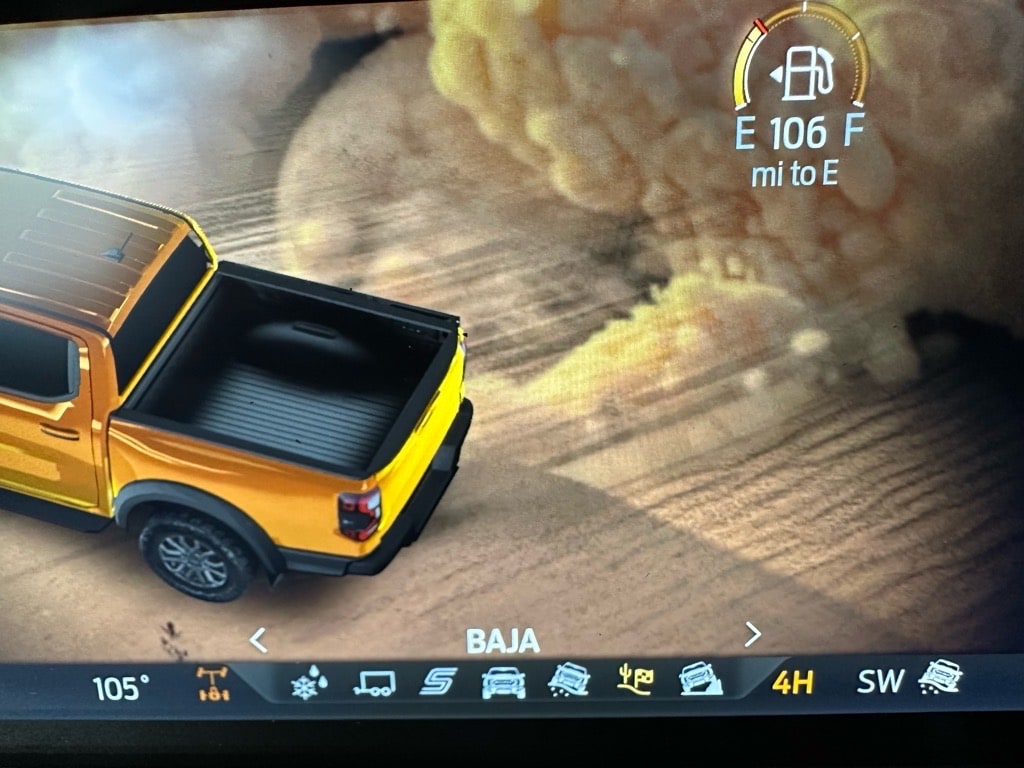The height and width of the screenshot is (768, 1024).
Task: Tap the orange axle differential lock icon
Action: (x=212, y=684)
